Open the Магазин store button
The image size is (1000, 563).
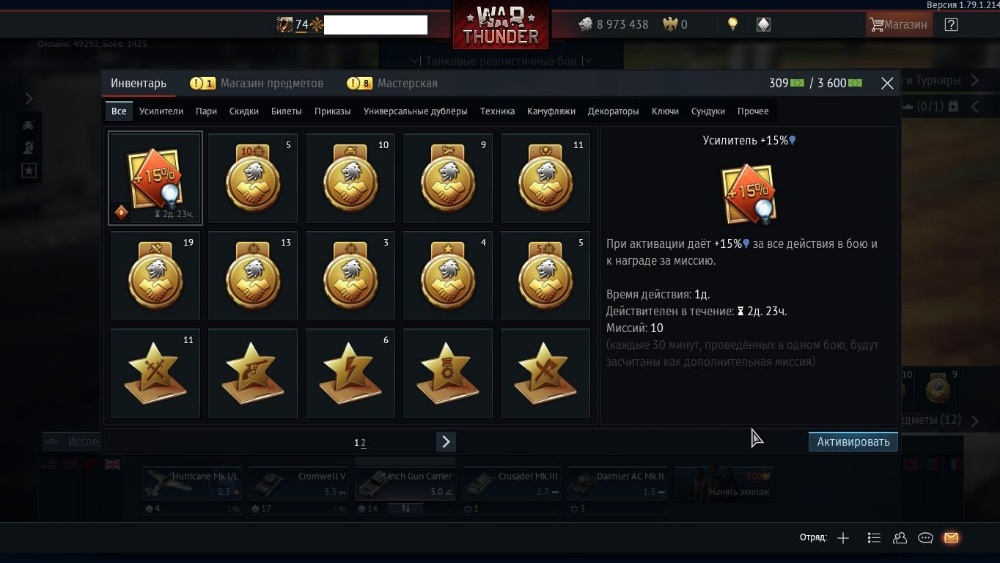point(899,25)
